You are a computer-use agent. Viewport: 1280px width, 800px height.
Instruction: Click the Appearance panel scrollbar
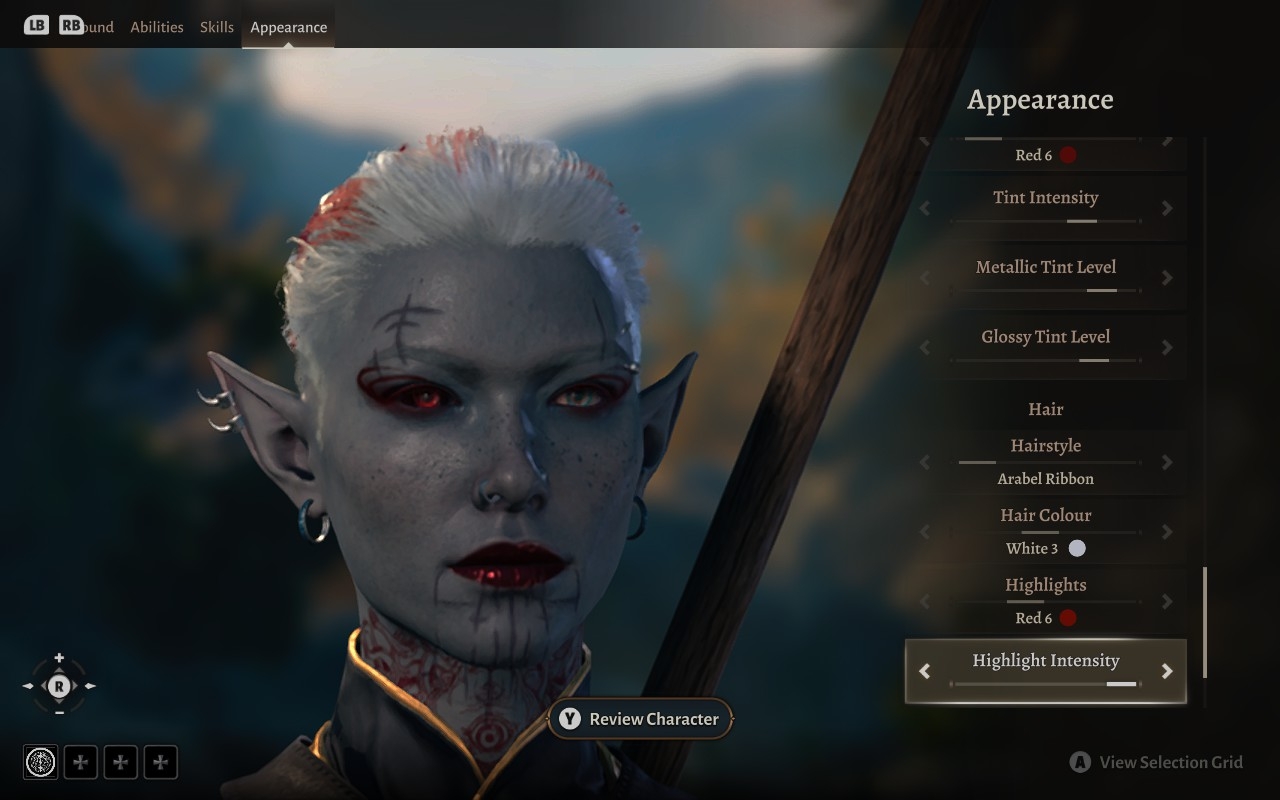(x=1204, y=622)
